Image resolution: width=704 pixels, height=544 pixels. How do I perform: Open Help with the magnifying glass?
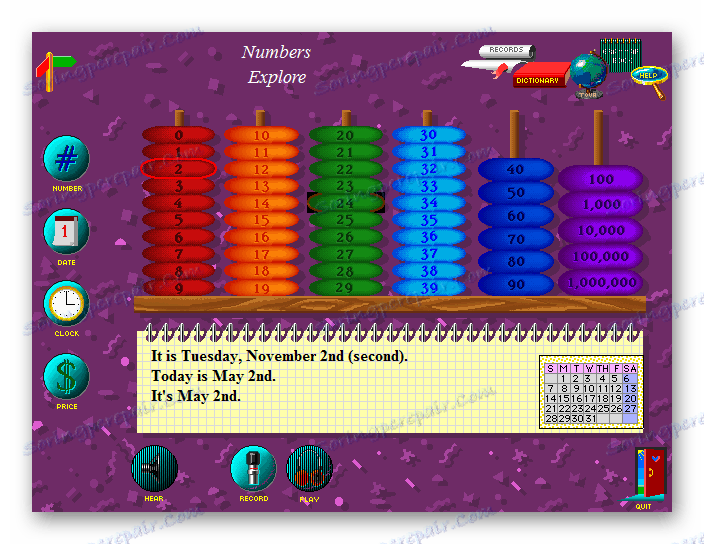pos(649,77)
